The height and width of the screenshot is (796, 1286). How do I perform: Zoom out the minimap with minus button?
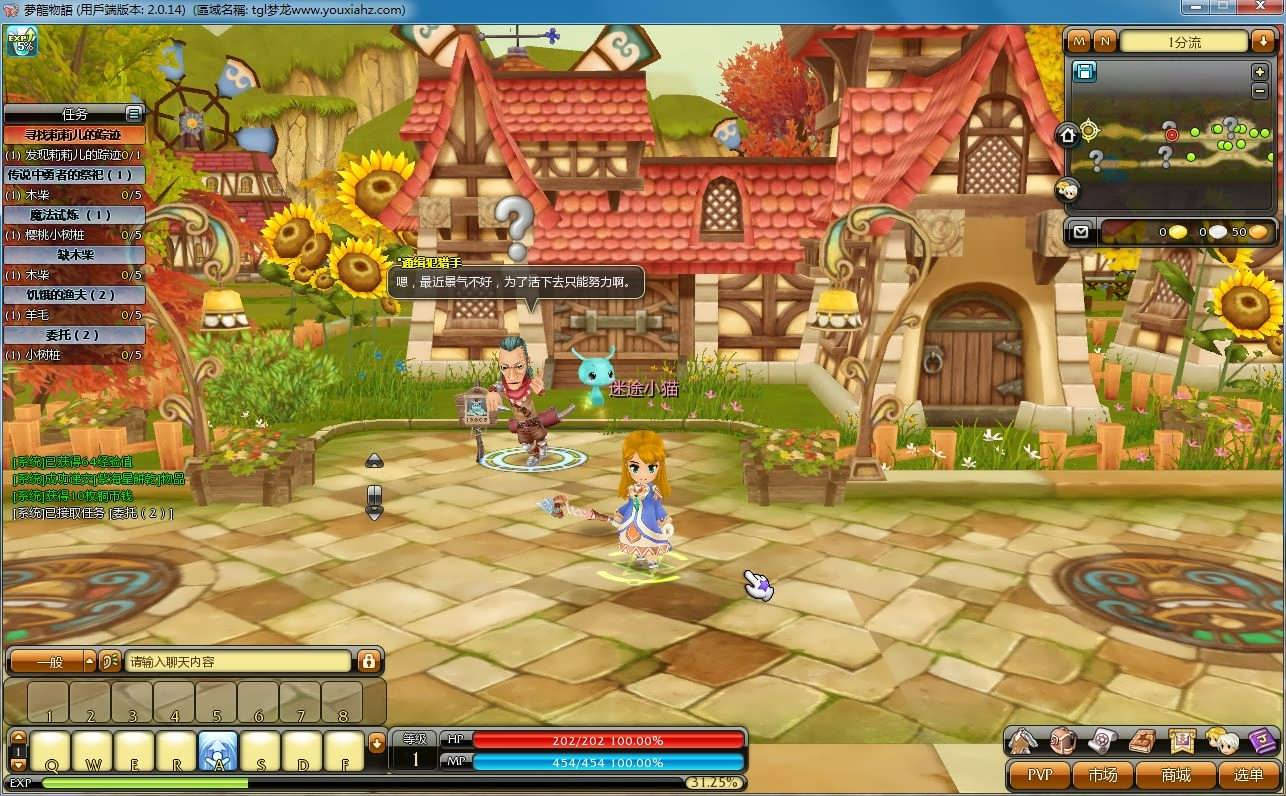[x=1259, y=90]
